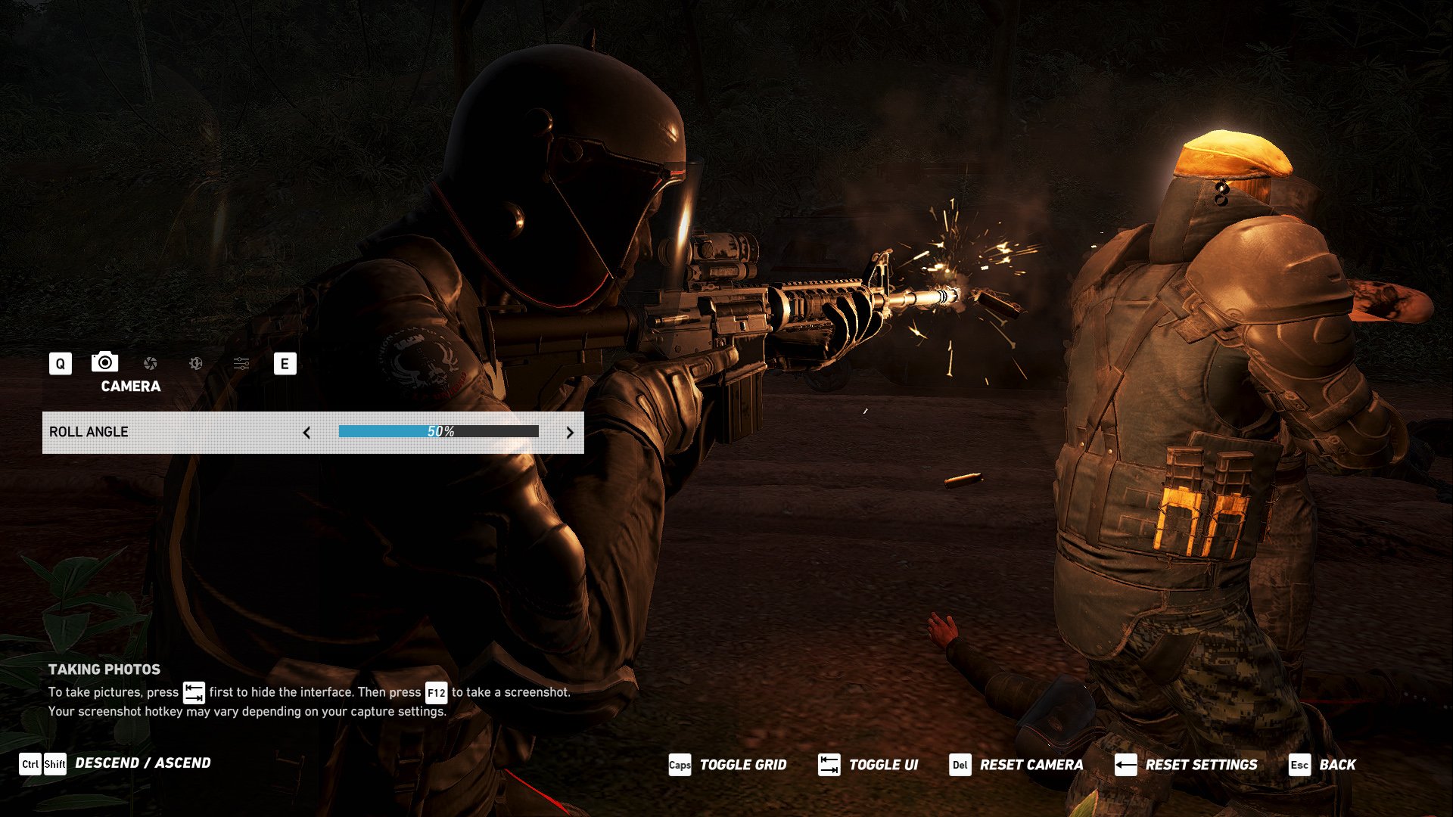Toggle the photo grid overlay

click(728, 766)
